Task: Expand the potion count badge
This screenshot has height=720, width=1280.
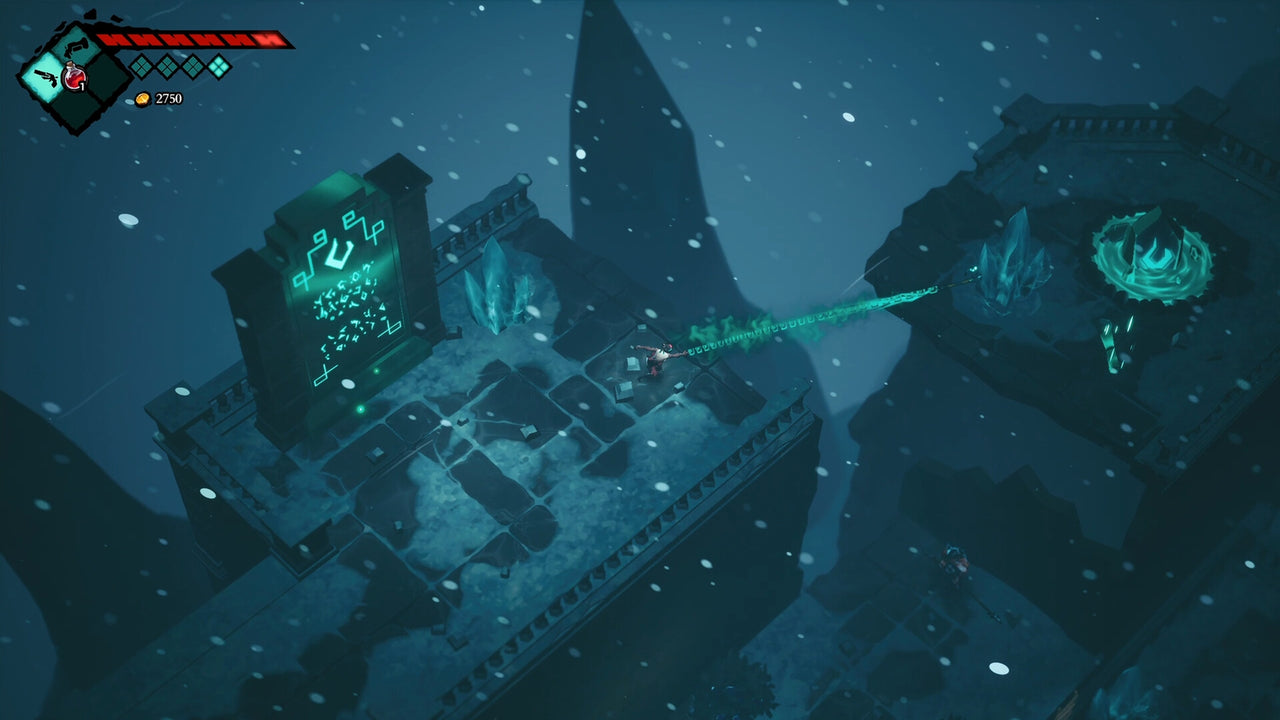Action: [x=82, y=85]
